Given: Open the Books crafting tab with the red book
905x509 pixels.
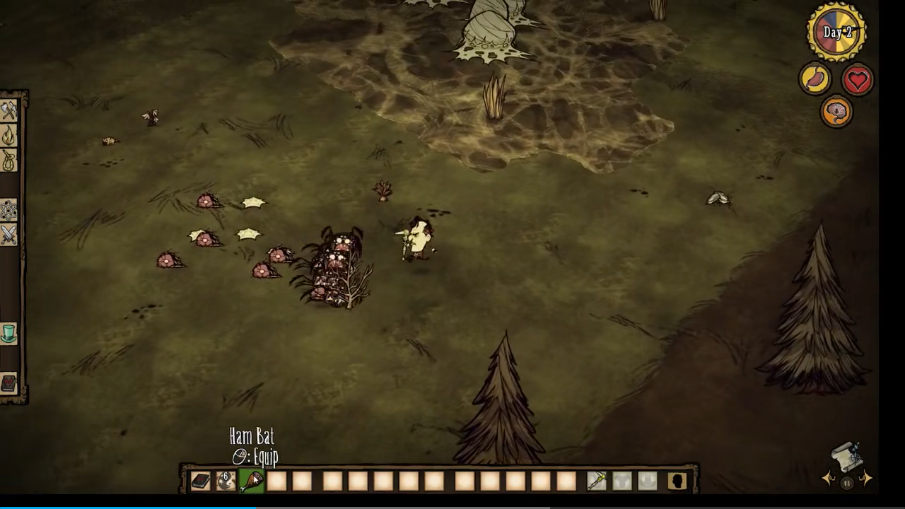Looking at the screenshot, I should point(9,383).
